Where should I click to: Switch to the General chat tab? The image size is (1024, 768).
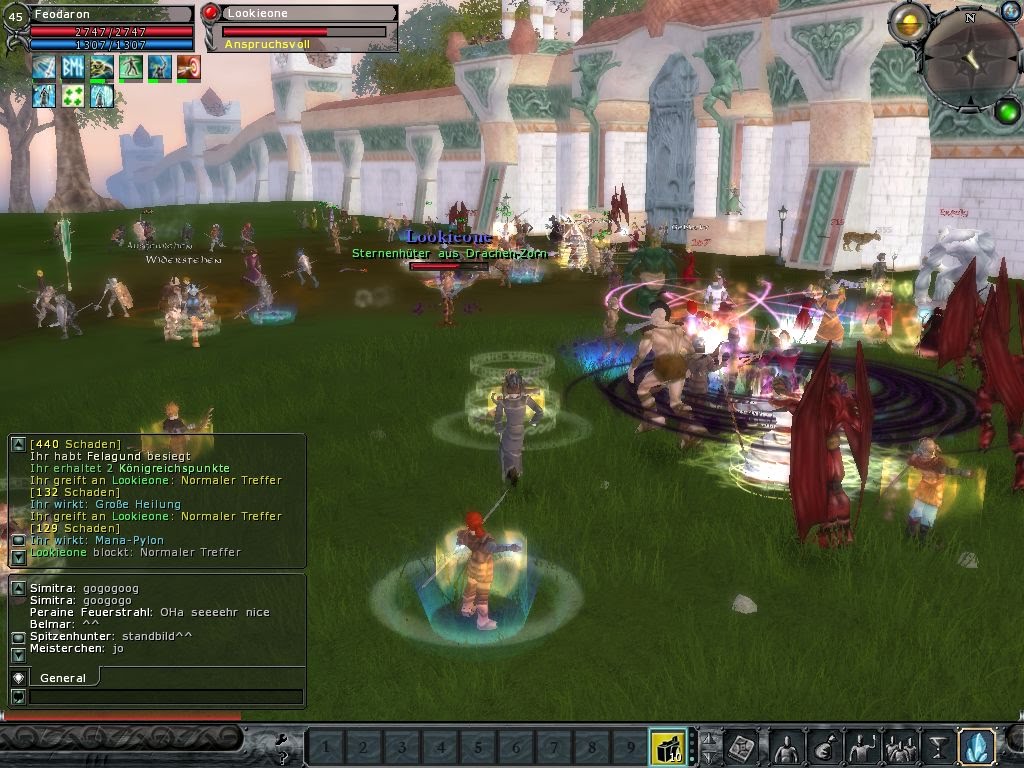(62, 678)
